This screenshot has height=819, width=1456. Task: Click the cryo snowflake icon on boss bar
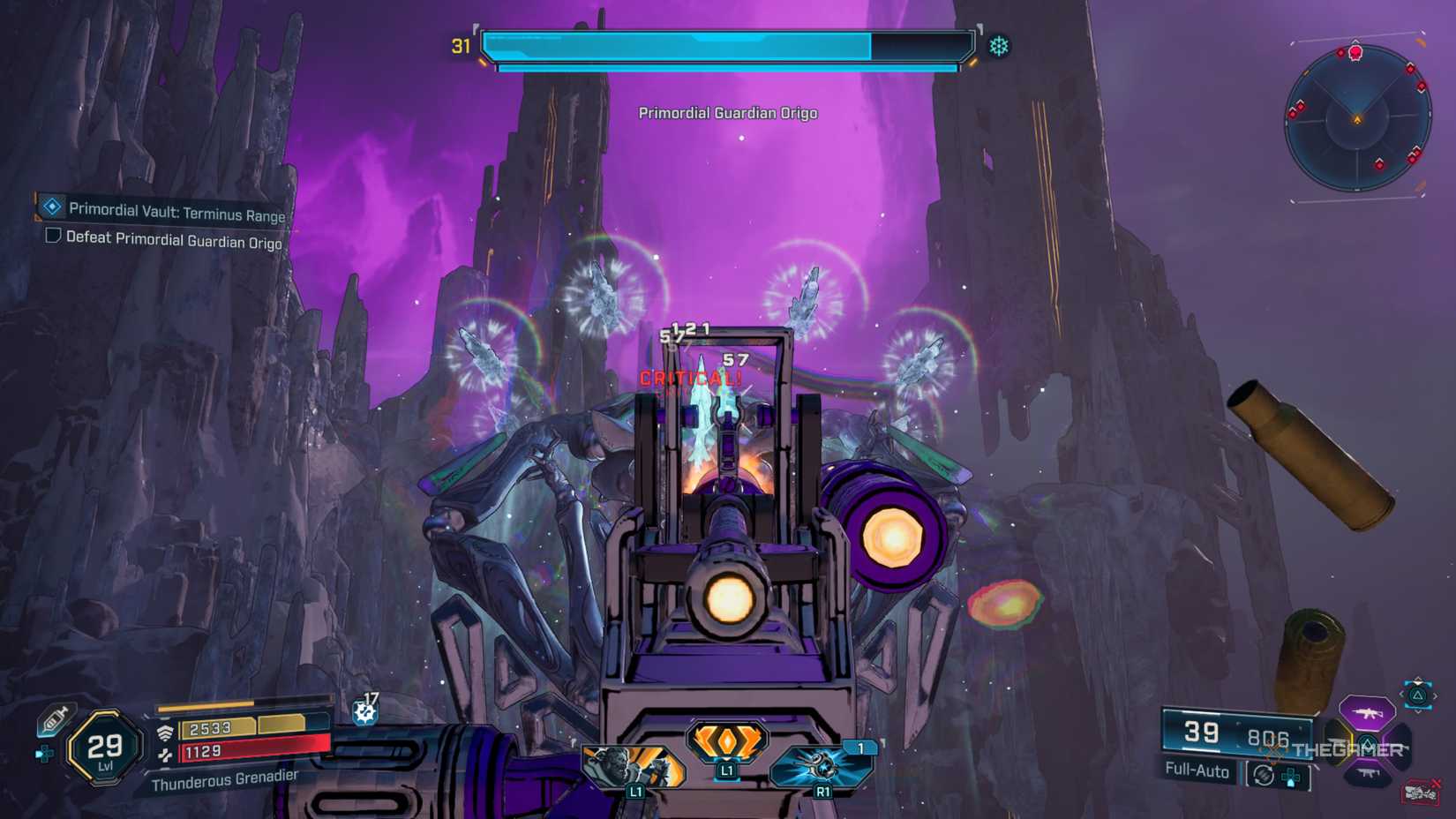[998, 44]
